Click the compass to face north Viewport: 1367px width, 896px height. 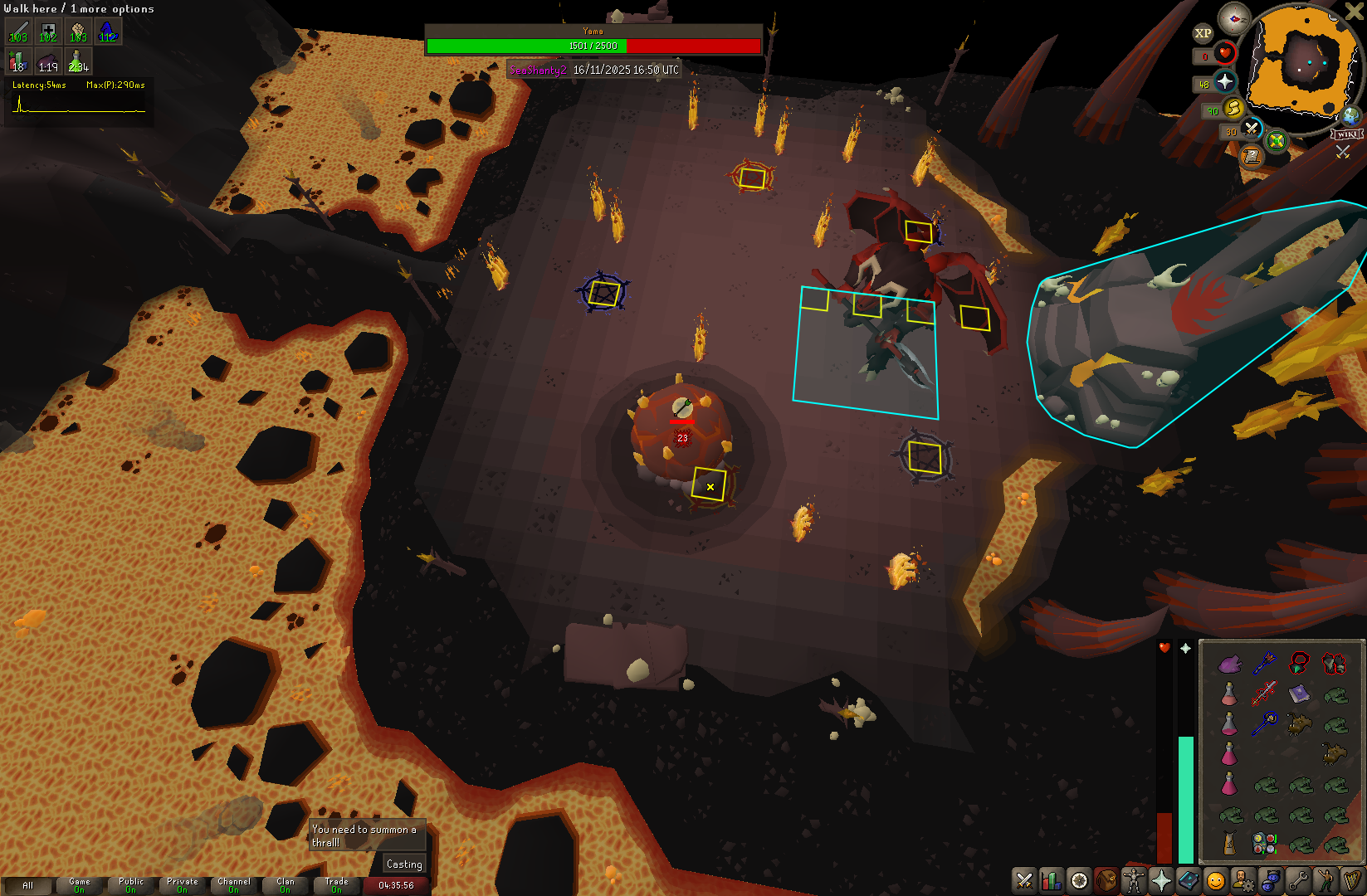[1234, 18]
